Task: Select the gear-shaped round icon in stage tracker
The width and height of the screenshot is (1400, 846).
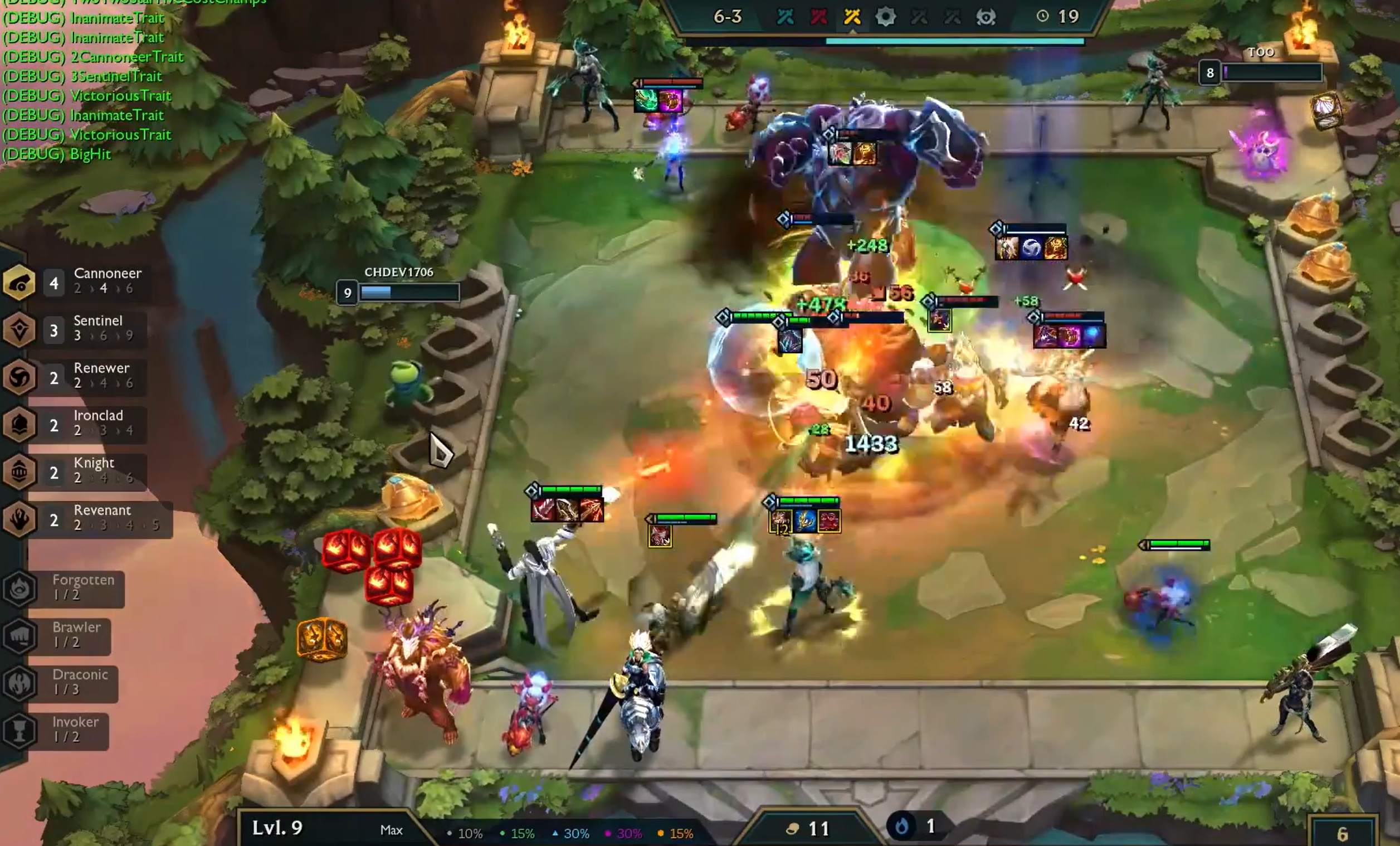Action: [x=885, y=17]
